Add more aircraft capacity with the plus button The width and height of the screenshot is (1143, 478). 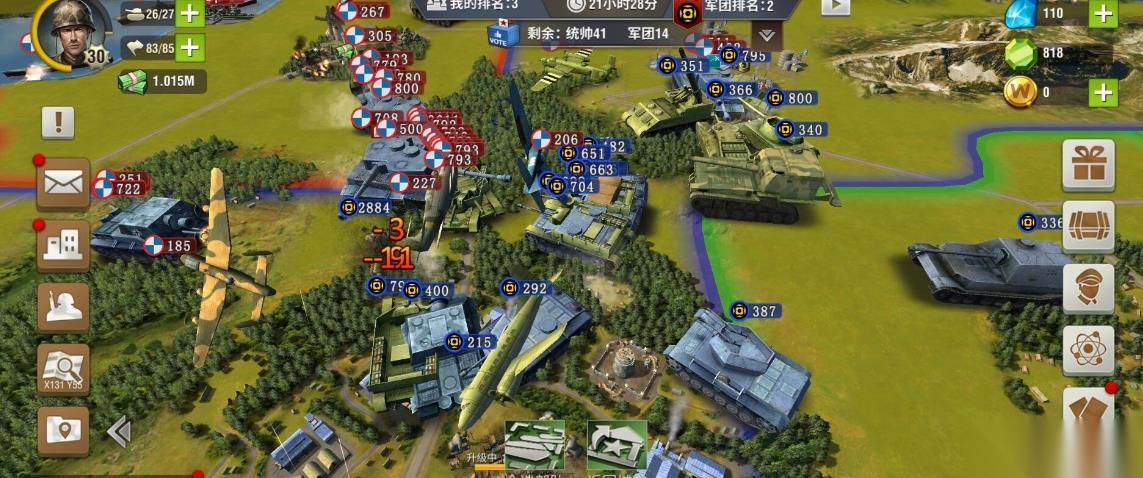189,47
